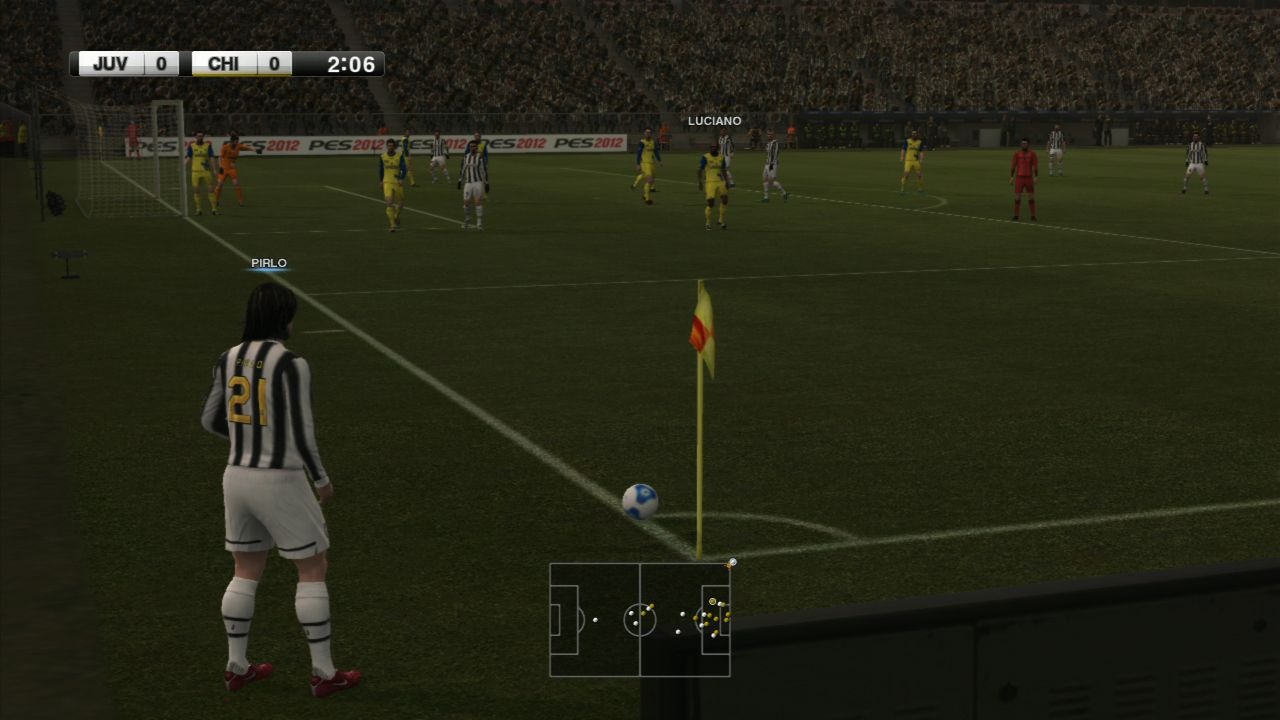The height and width of the screenshot is (720, 1280).
Task: Click the lone white dot in Juventus's half
Action: click(x=594, y=620)
